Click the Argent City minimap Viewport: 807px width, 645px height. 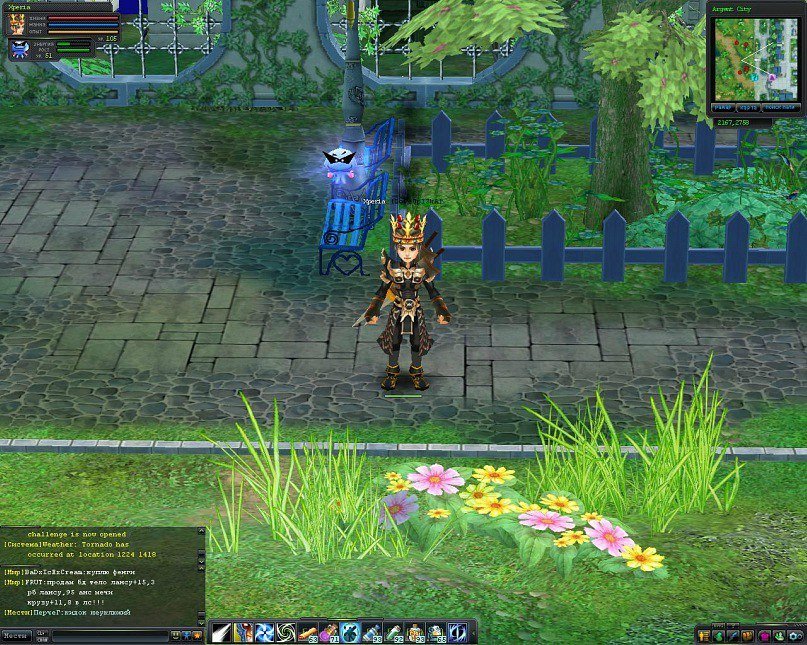754,57
